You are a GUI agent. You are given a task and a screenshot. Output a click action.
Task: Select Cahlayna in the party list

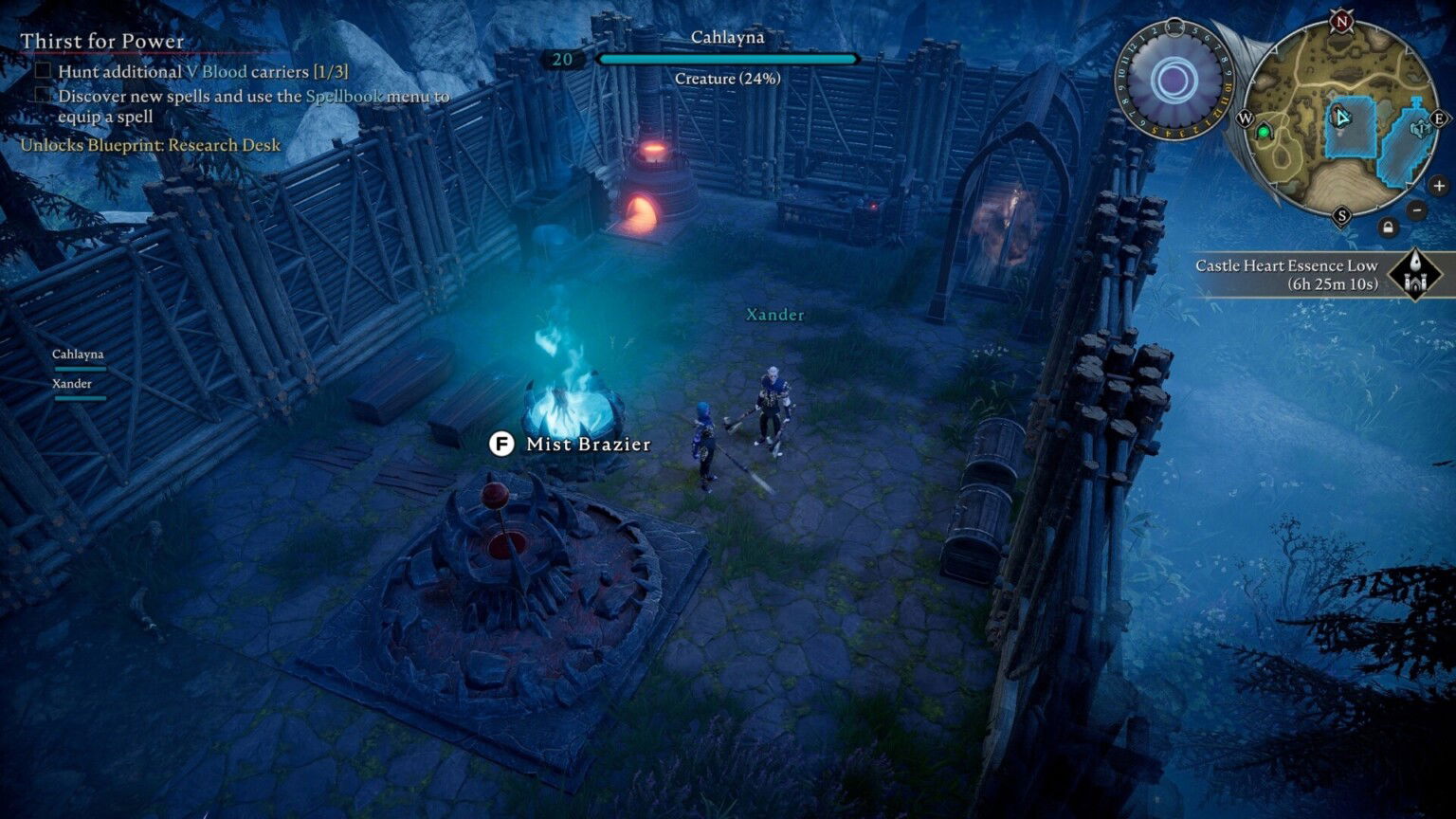pyautogui.click(x=78, y=353)
